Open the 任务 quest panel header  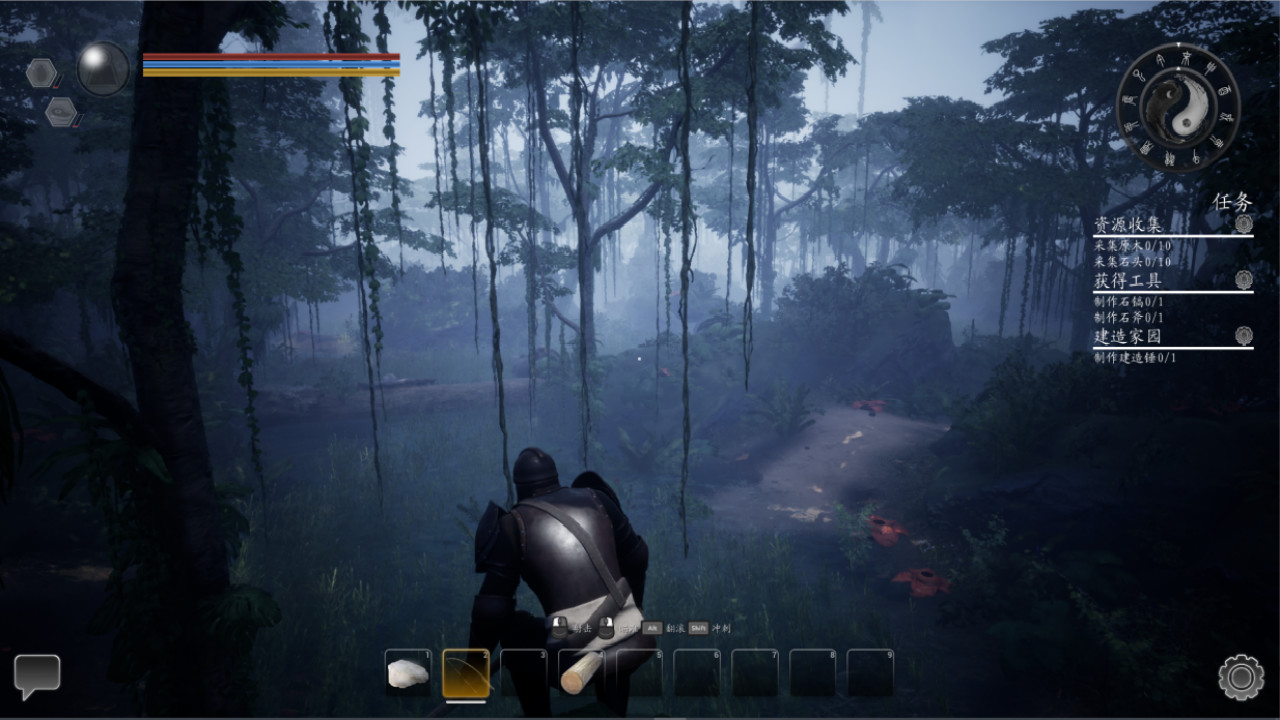(1232, 202)
